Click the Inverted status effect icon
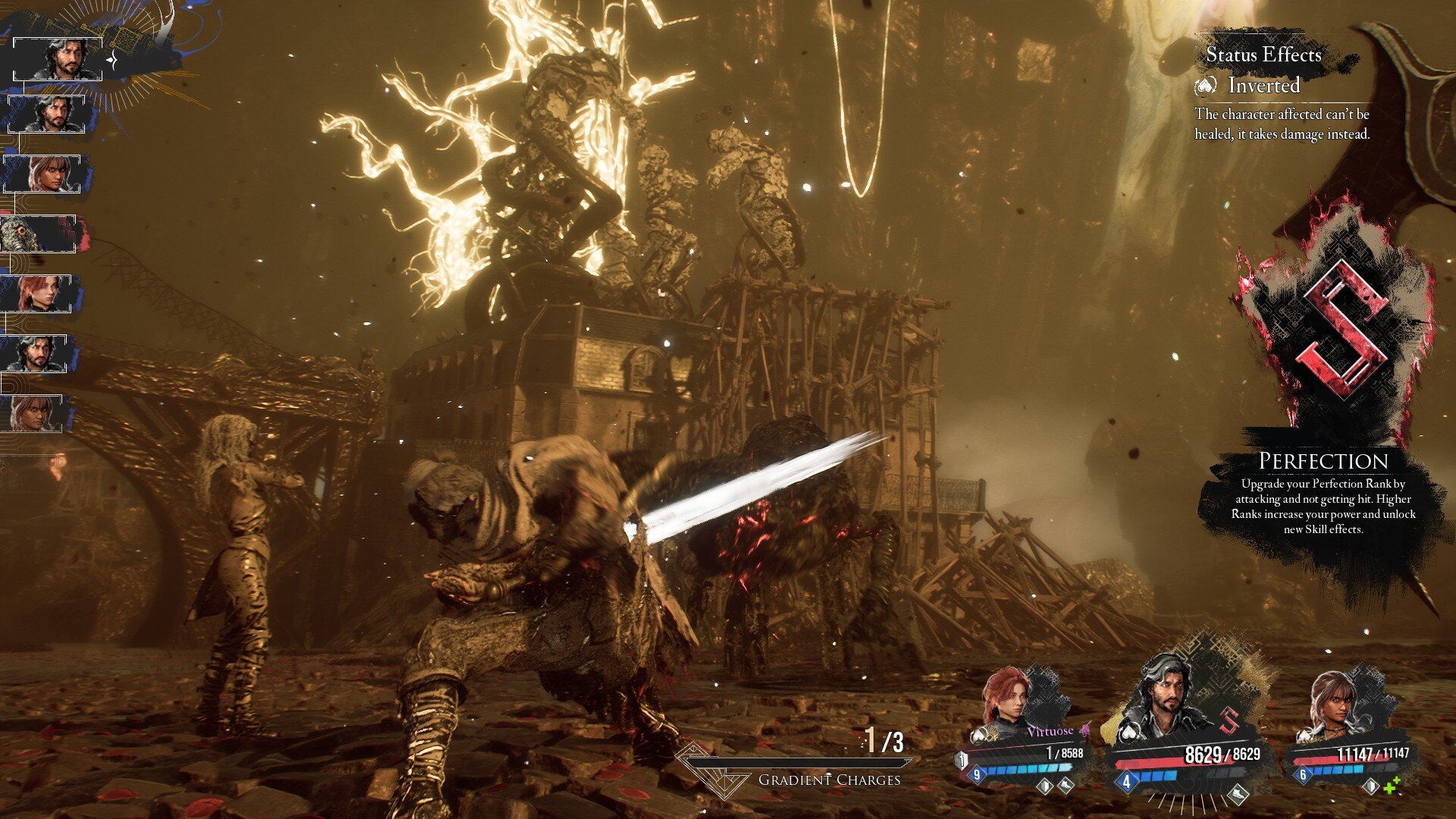1456x819 pixels. pyautogui.click(x=1205, y=86)
